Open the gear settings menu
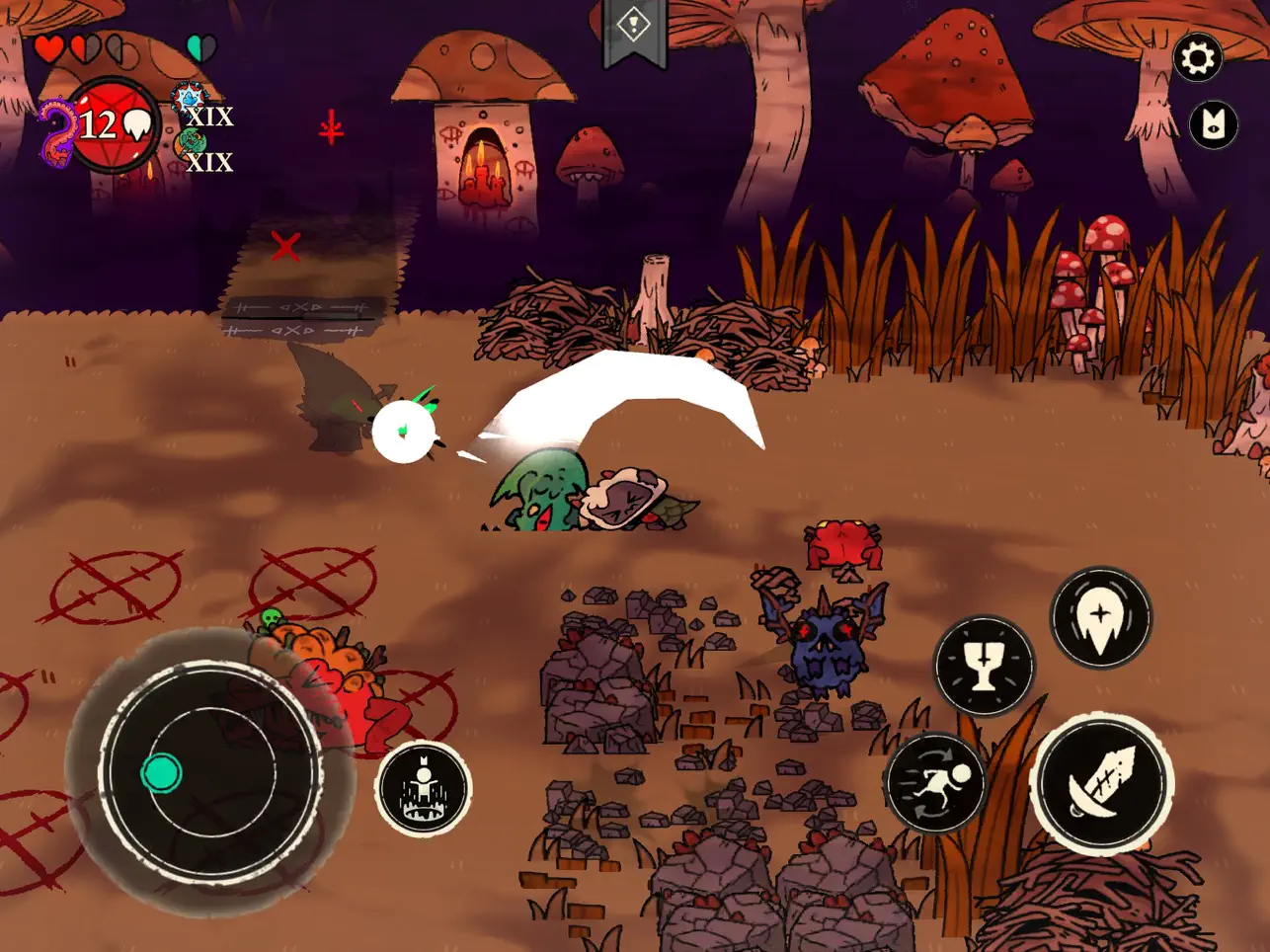The image size is (1270, 952). click(x=1197, y=58)
